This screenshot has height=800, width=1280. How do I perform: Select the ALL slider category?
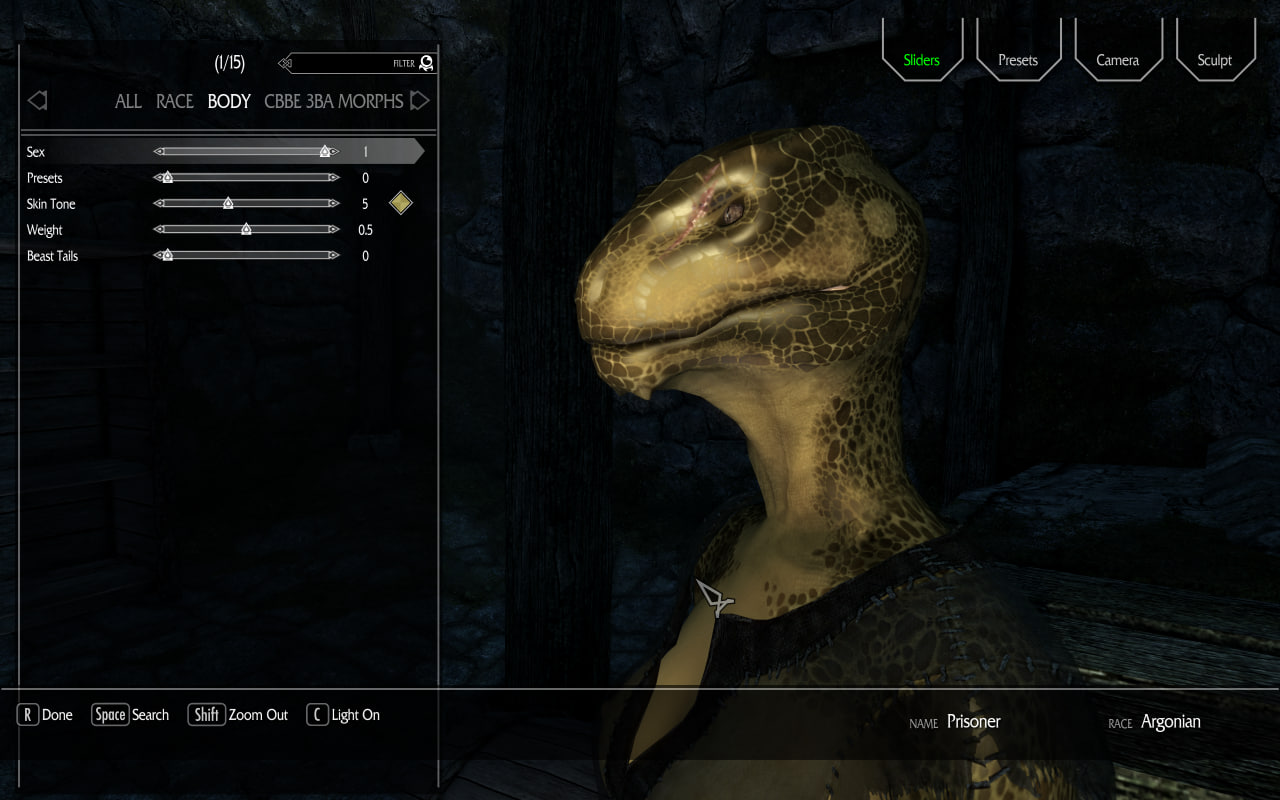point(128,101)
